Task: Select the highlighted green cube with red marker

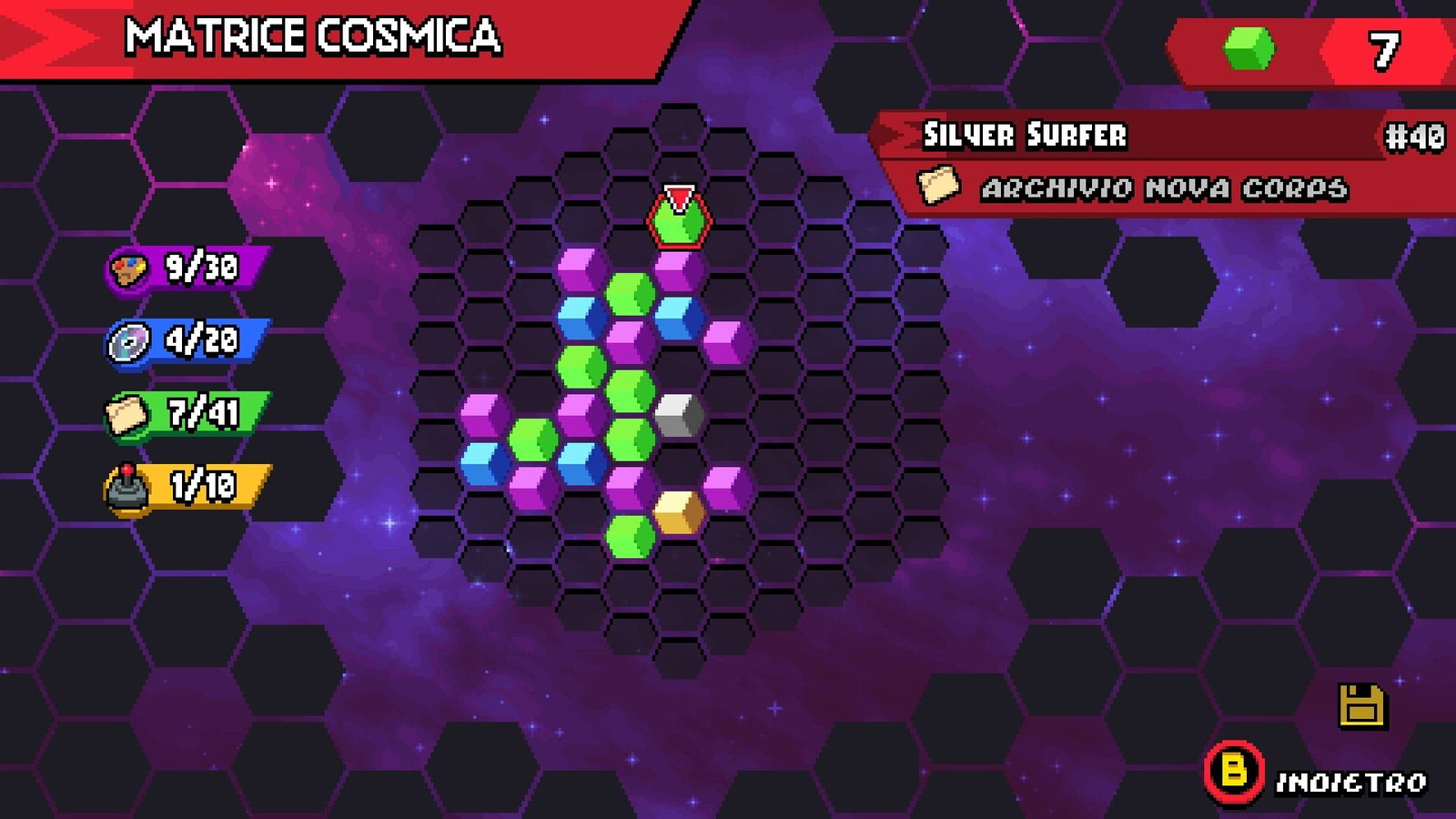Action: 679,221
